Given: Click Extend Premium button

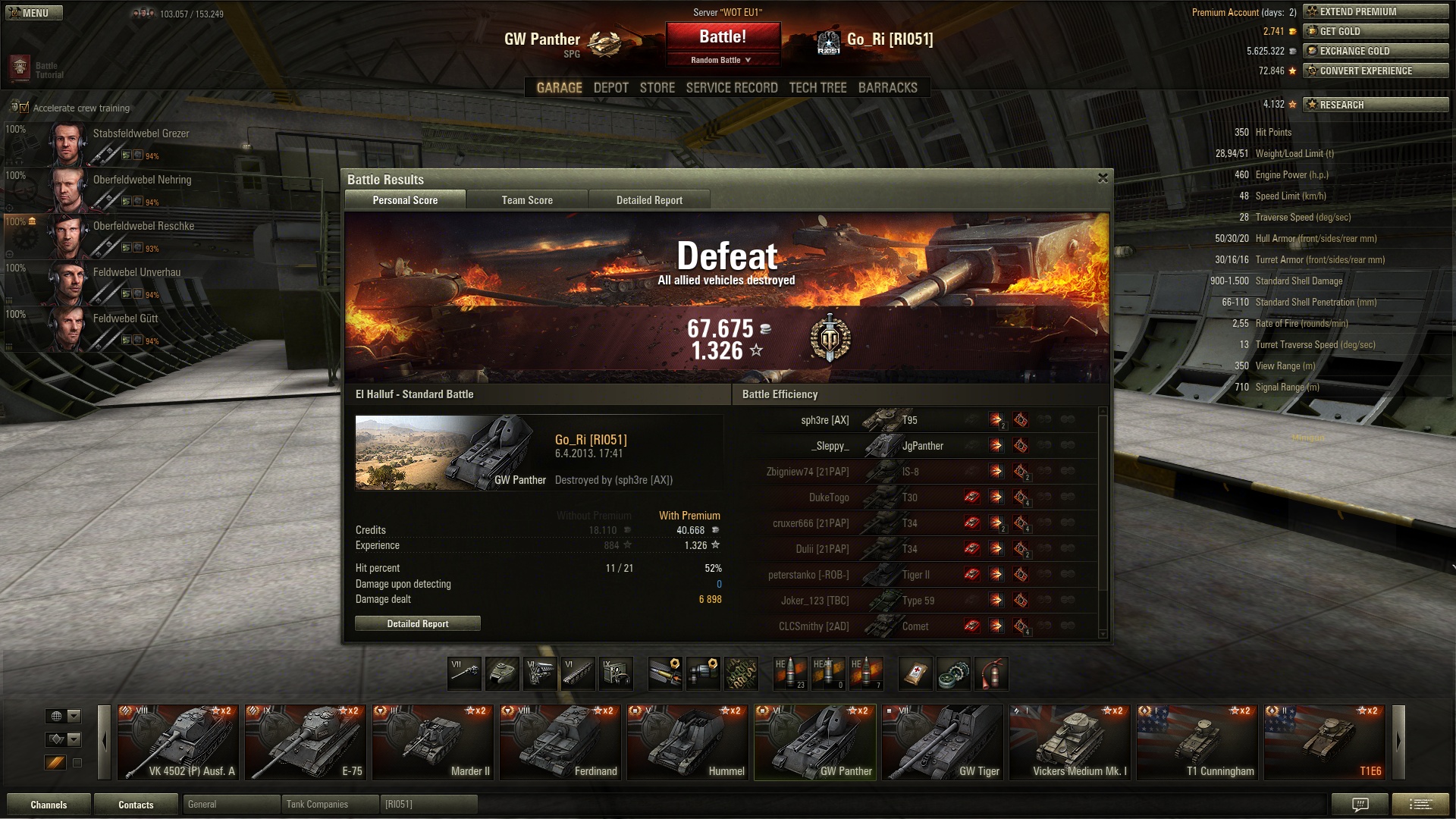Looking at the screenshot, I should pos(1376,11).
